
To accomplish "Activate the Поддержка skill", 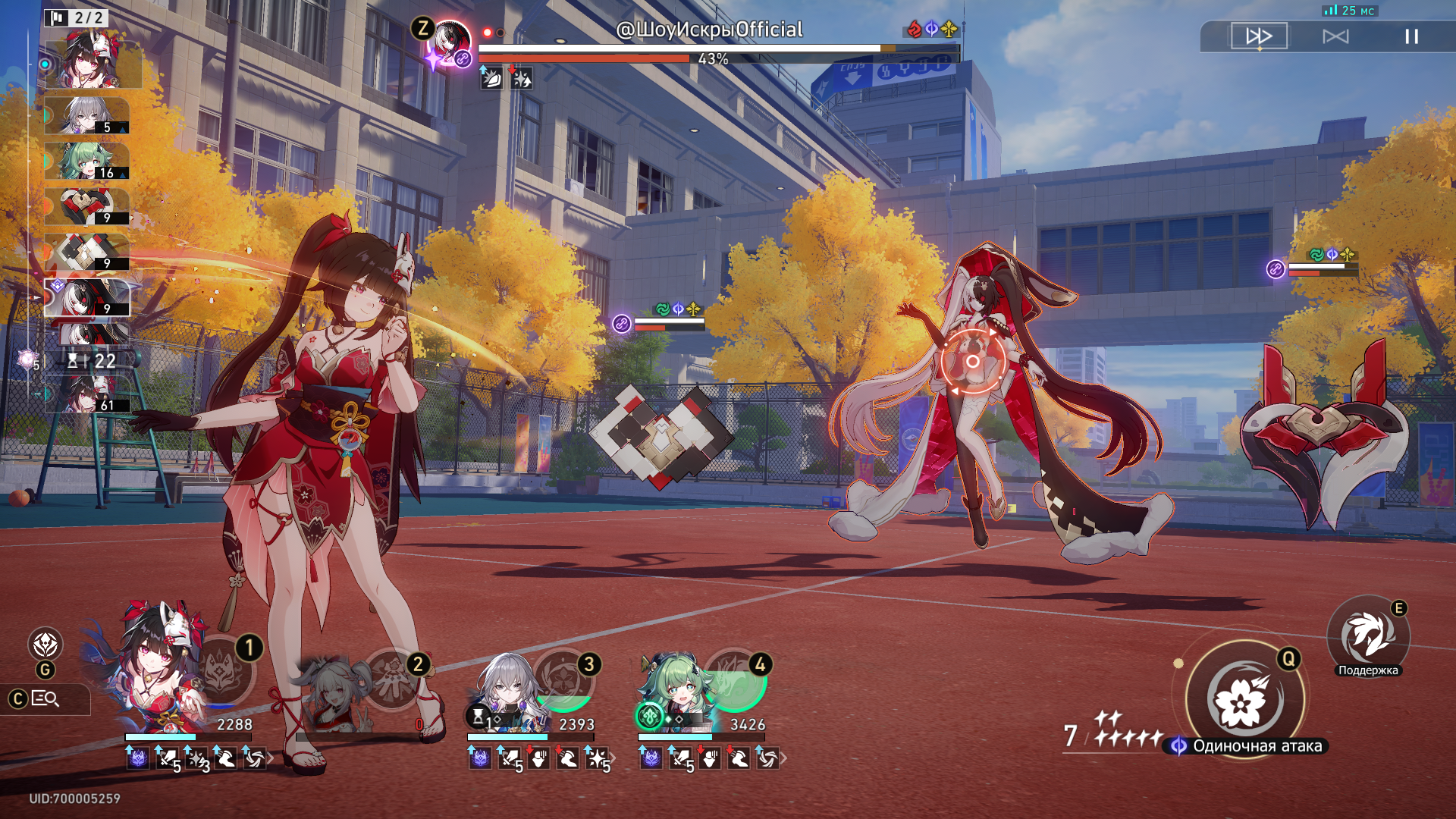I will pos(1367,637).
